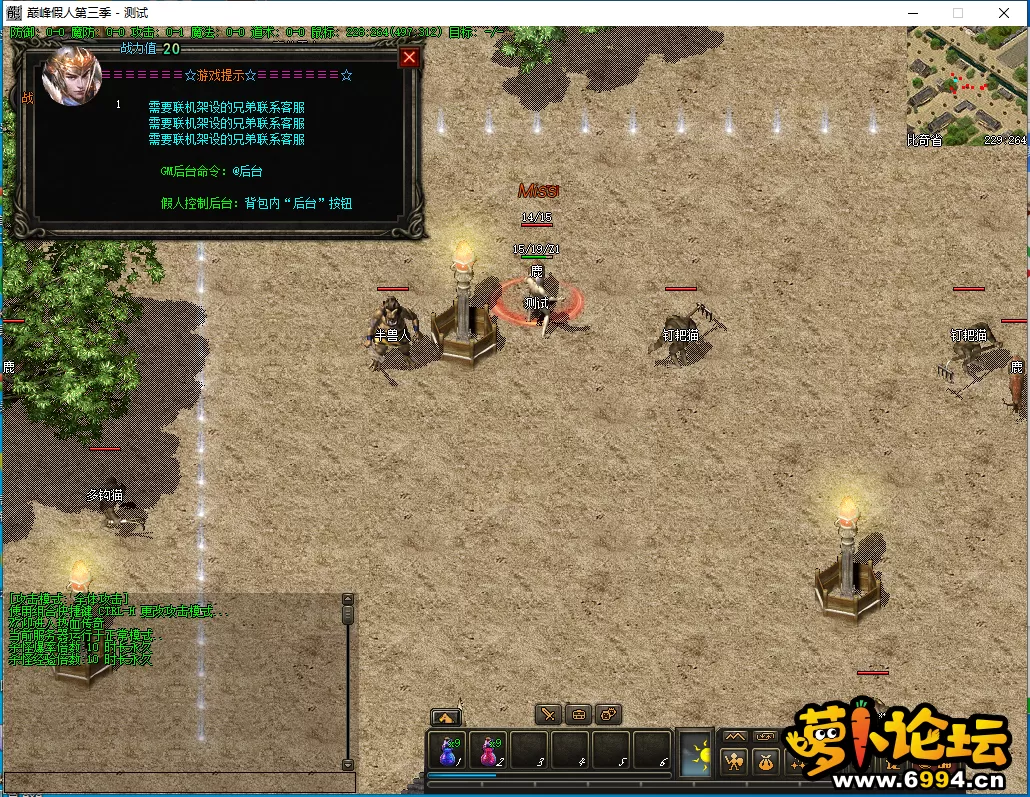Maximize the game window
Image resolution: width=1030 pixels, height=797 pixels.
click(x=958, y=13)
